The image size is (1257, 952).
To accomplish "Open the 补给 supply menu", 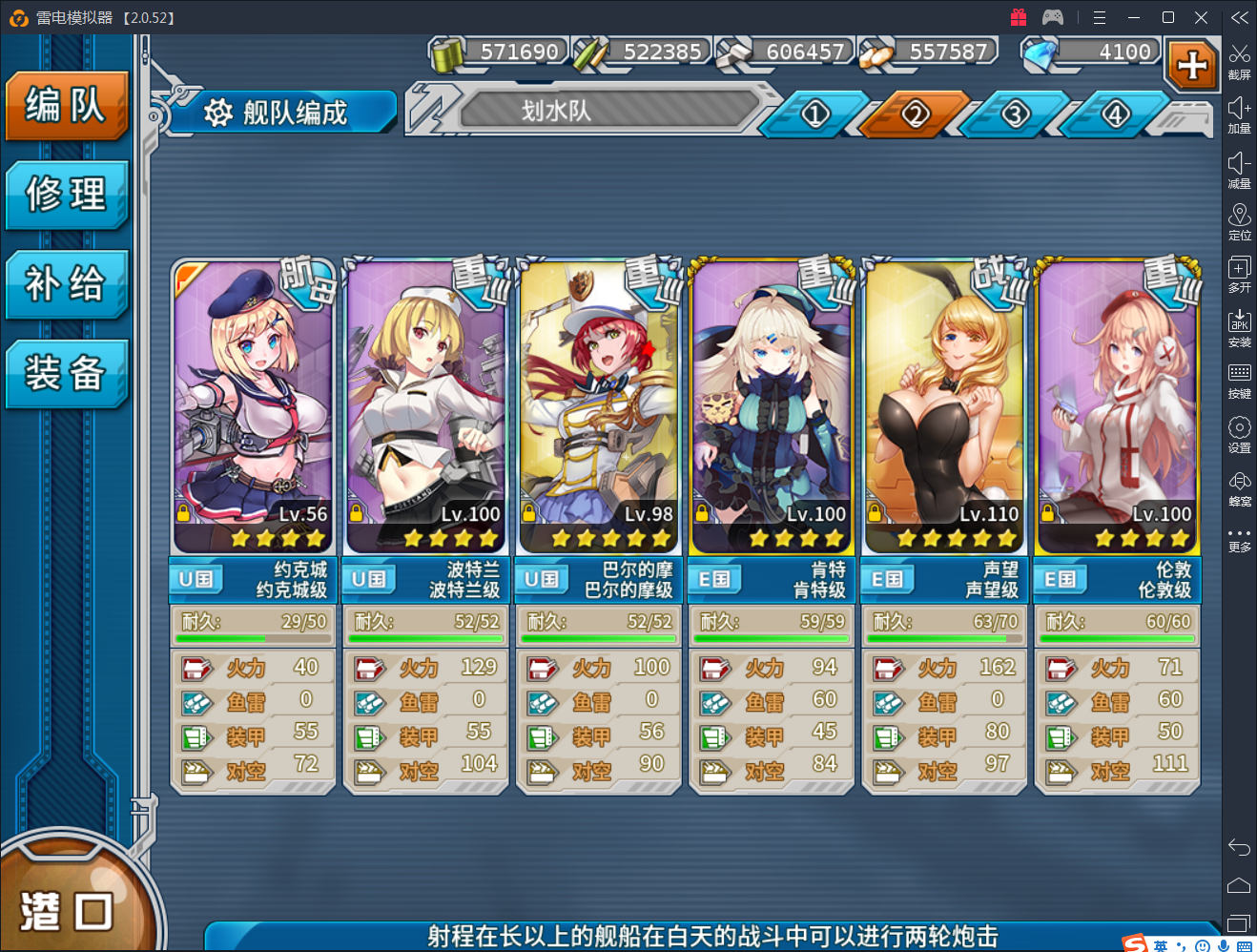I will [66, 284].
